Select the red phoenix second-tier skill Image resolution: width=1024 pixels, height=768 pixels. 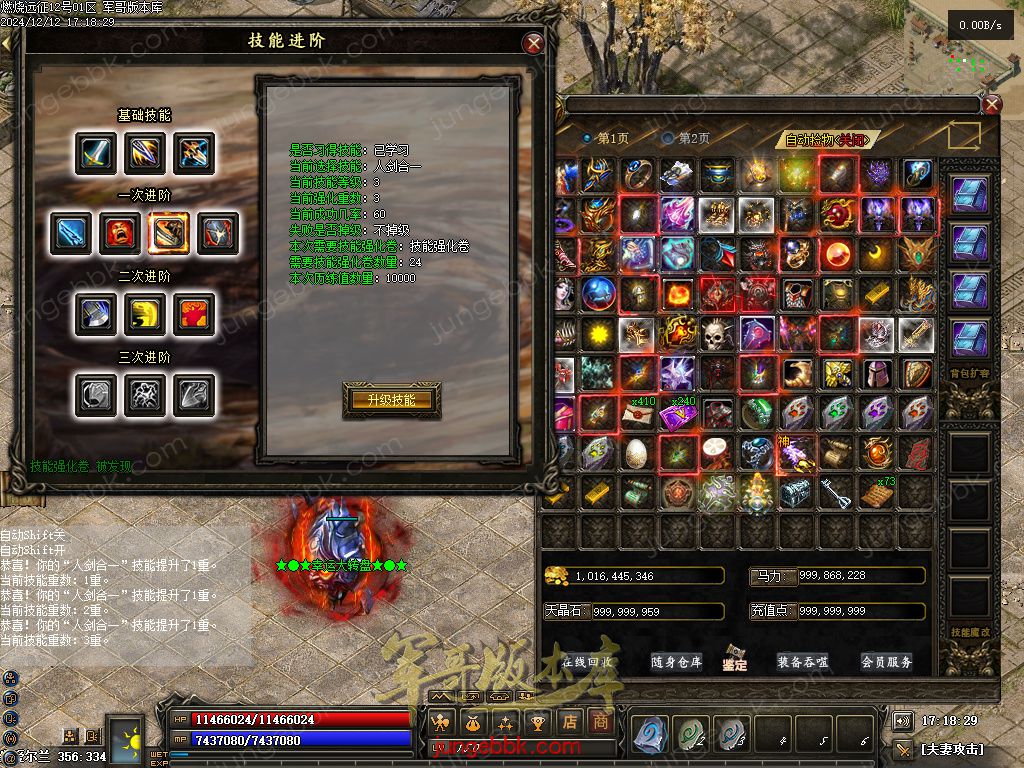[192, 314]
